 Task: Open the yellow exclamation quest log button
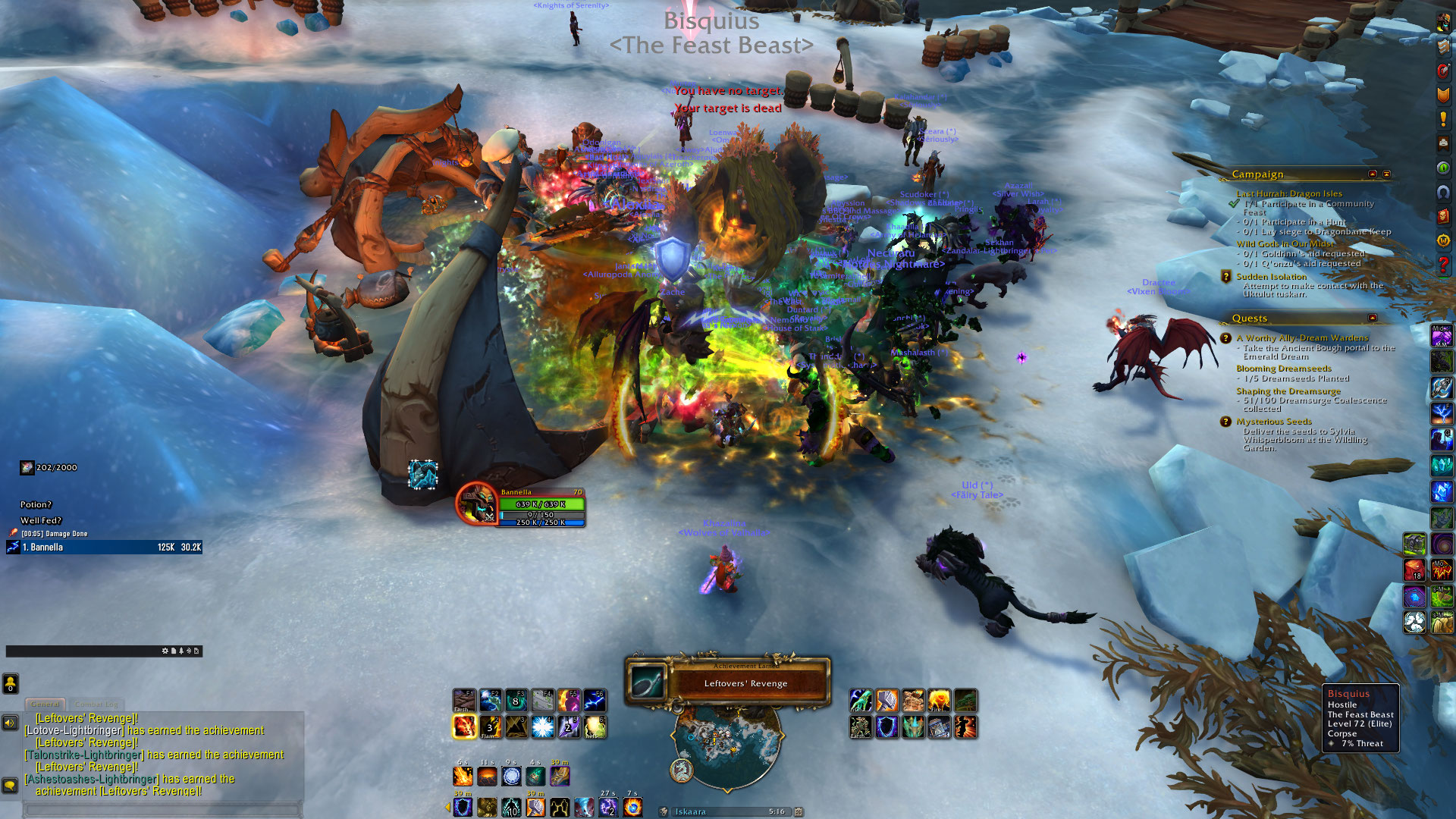(1443, 119)
